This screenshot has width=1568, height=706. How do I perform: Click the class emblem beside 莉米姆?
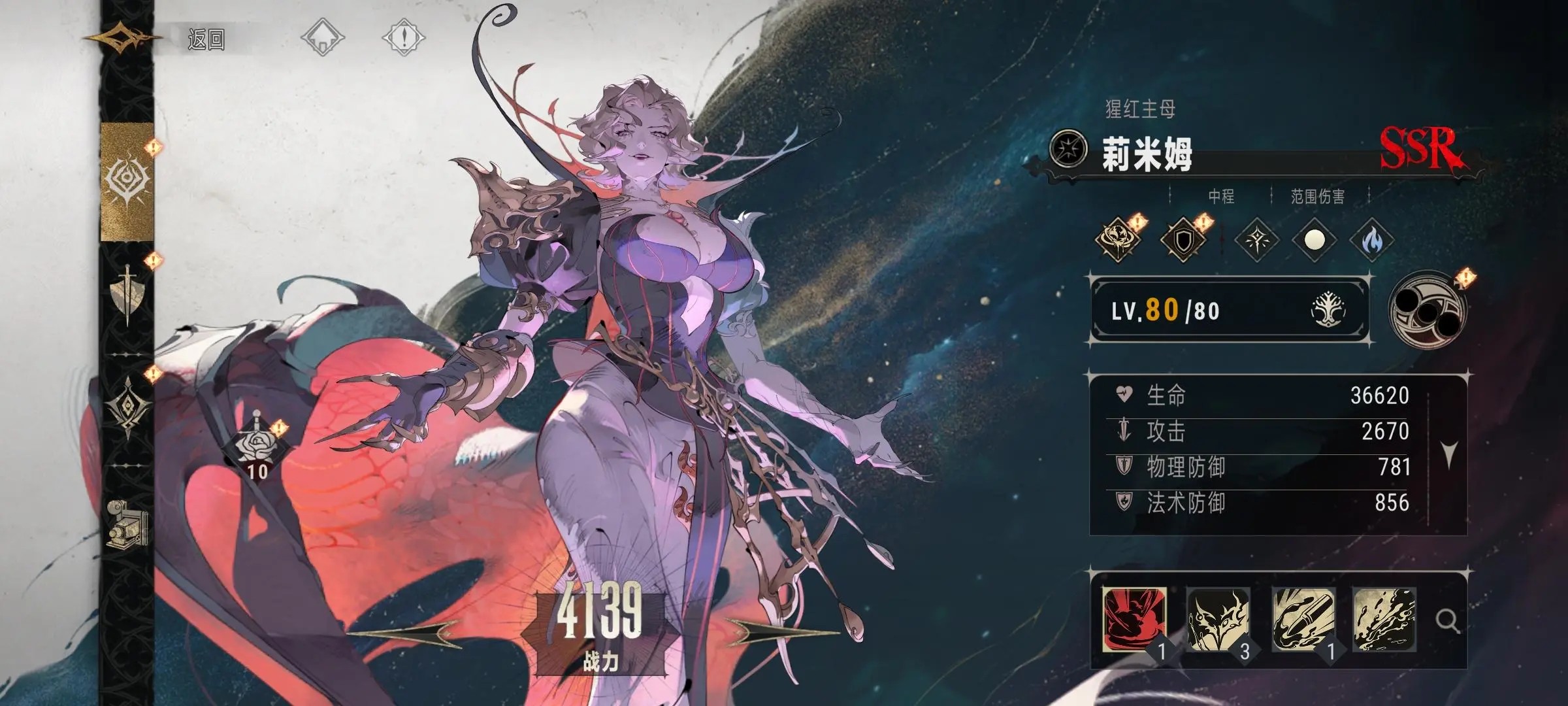tap(1069, 149)
